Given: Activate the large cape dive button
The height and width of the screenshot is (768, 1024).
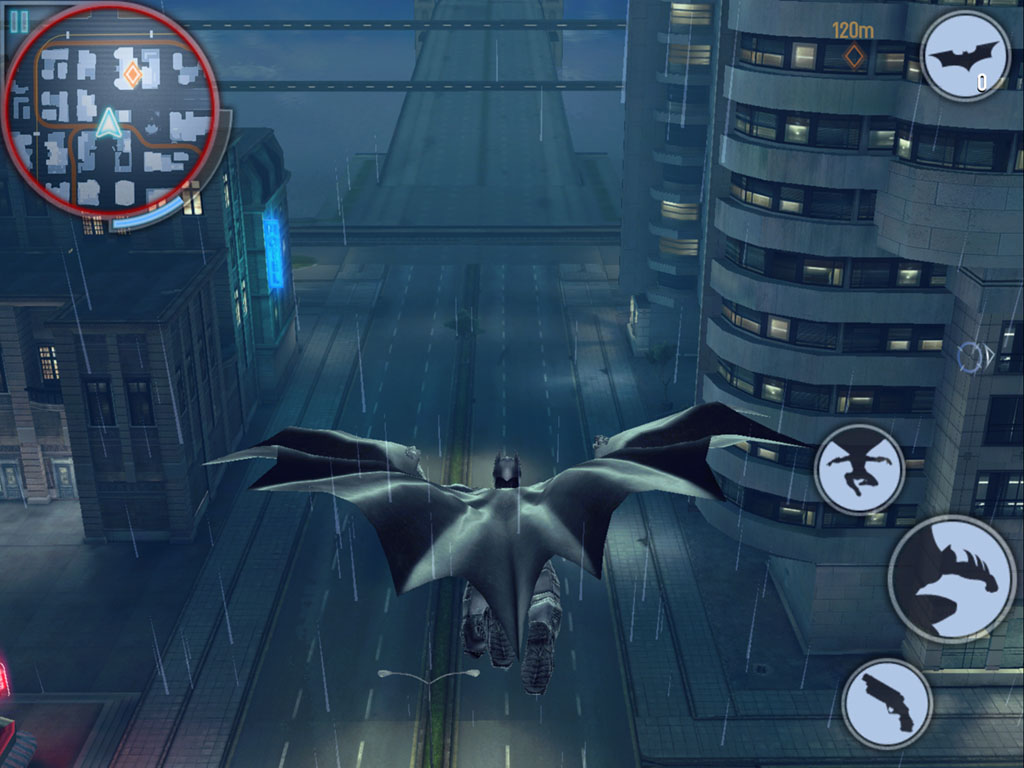Looking at the screenshot, I should pyautogui.click(x=951, y=579).
